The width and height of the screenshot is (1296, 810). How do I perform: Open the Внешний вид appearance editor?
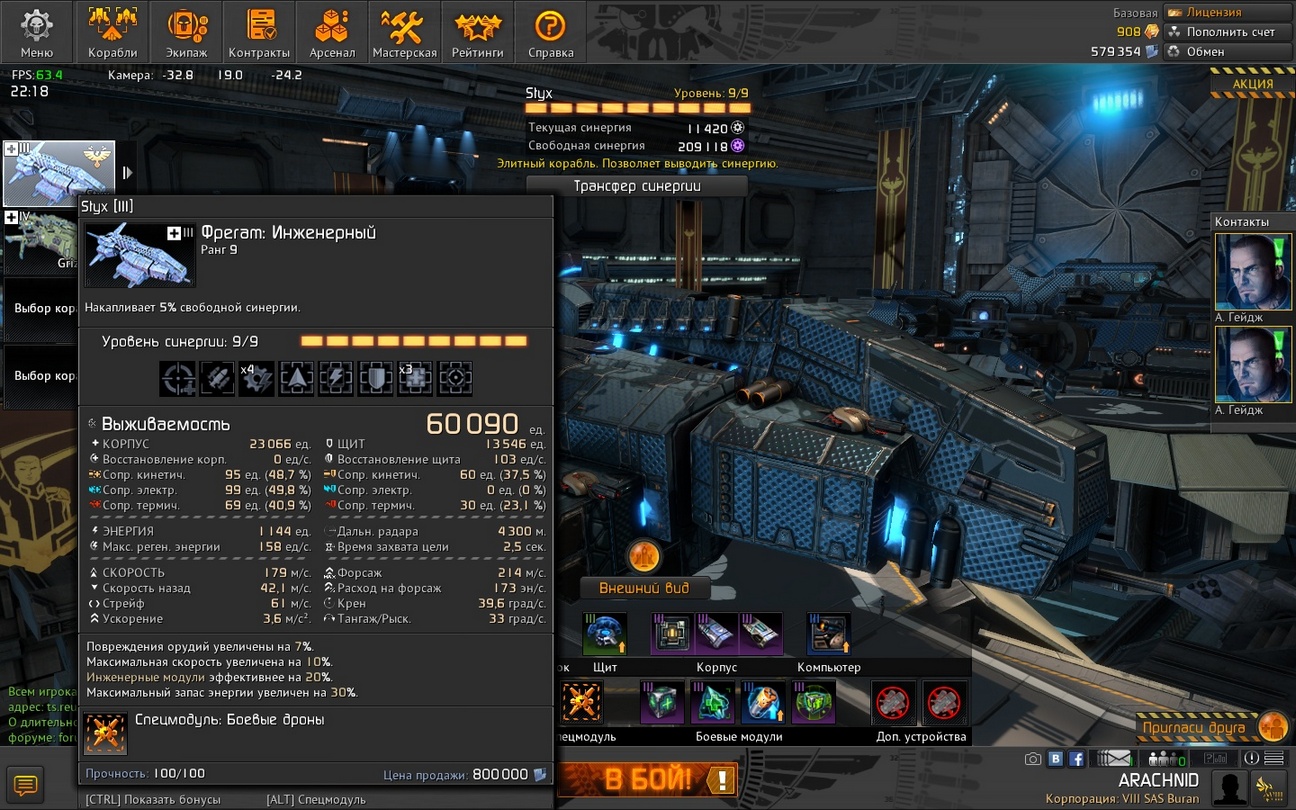pos(641,588)
